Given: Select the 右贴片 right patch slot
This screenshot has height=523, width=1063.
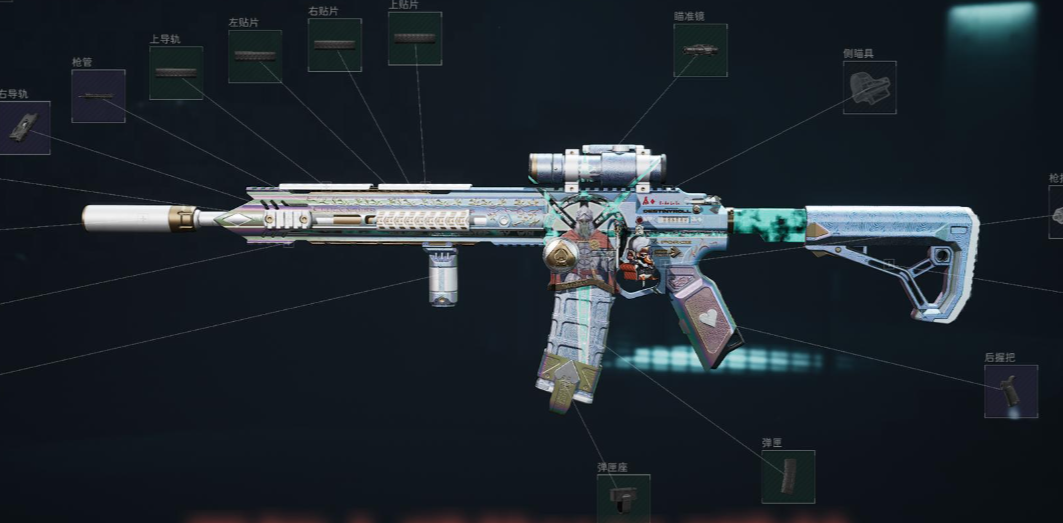Looking at the screenshot, I should [334, 45].
